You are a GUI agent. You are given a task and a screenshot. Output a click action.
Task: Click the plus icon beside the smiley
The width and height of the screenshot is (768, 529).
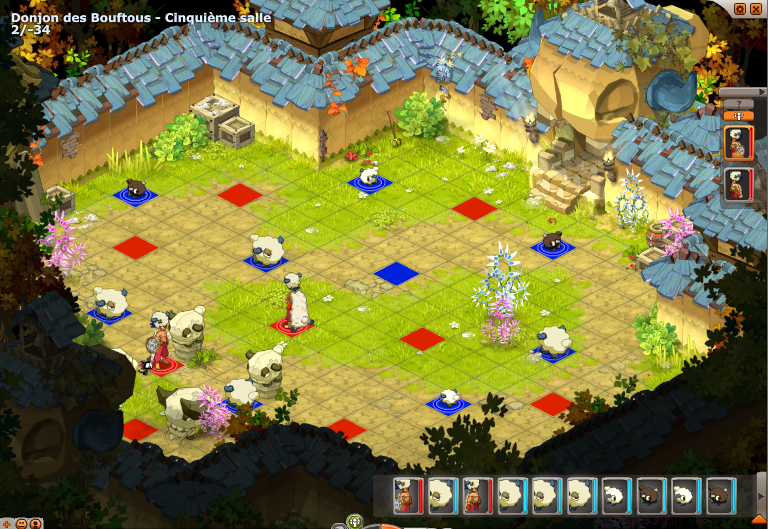point(7,522)
